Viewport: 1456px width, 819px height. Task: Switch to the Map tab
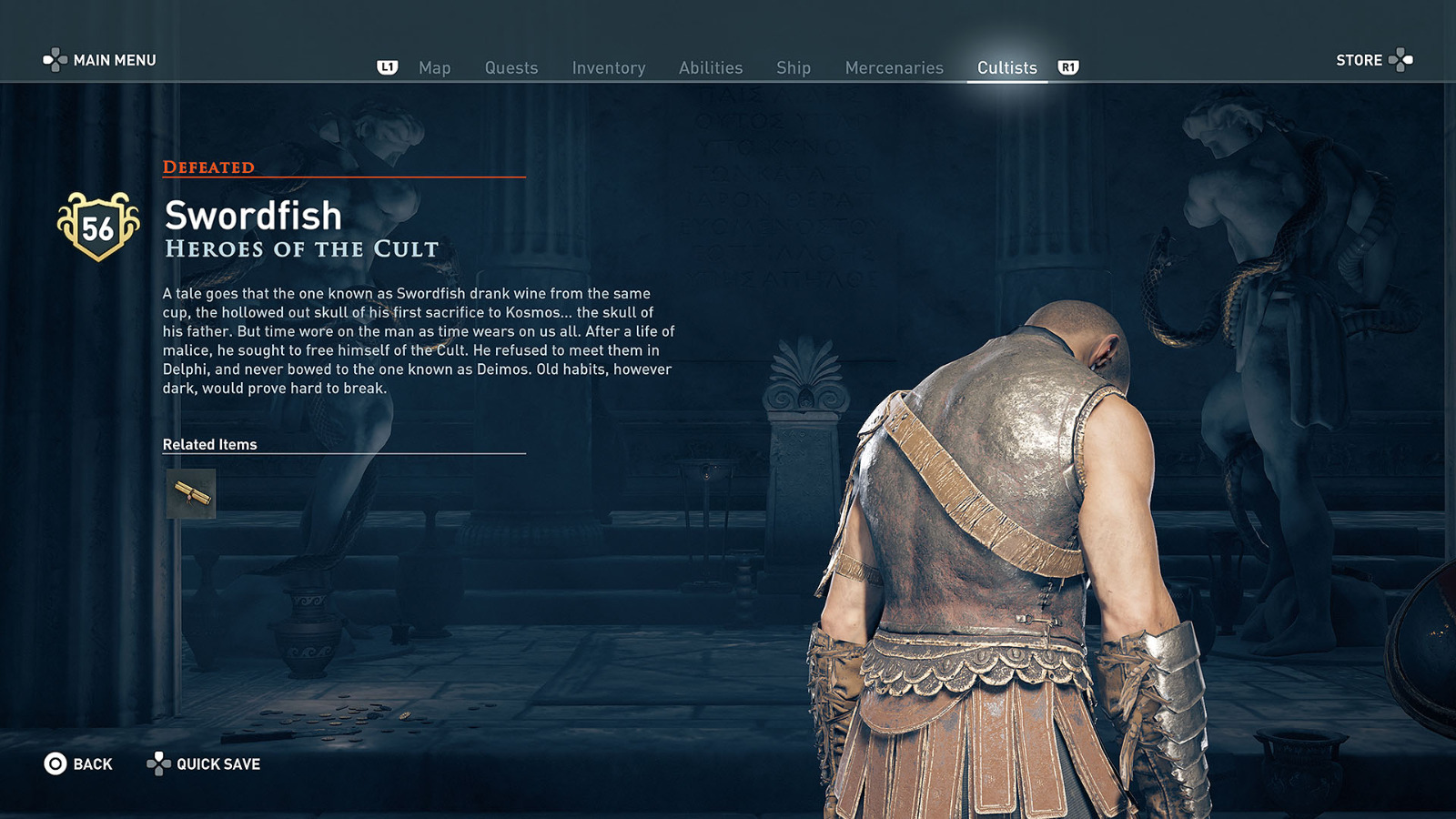point(435,67)
